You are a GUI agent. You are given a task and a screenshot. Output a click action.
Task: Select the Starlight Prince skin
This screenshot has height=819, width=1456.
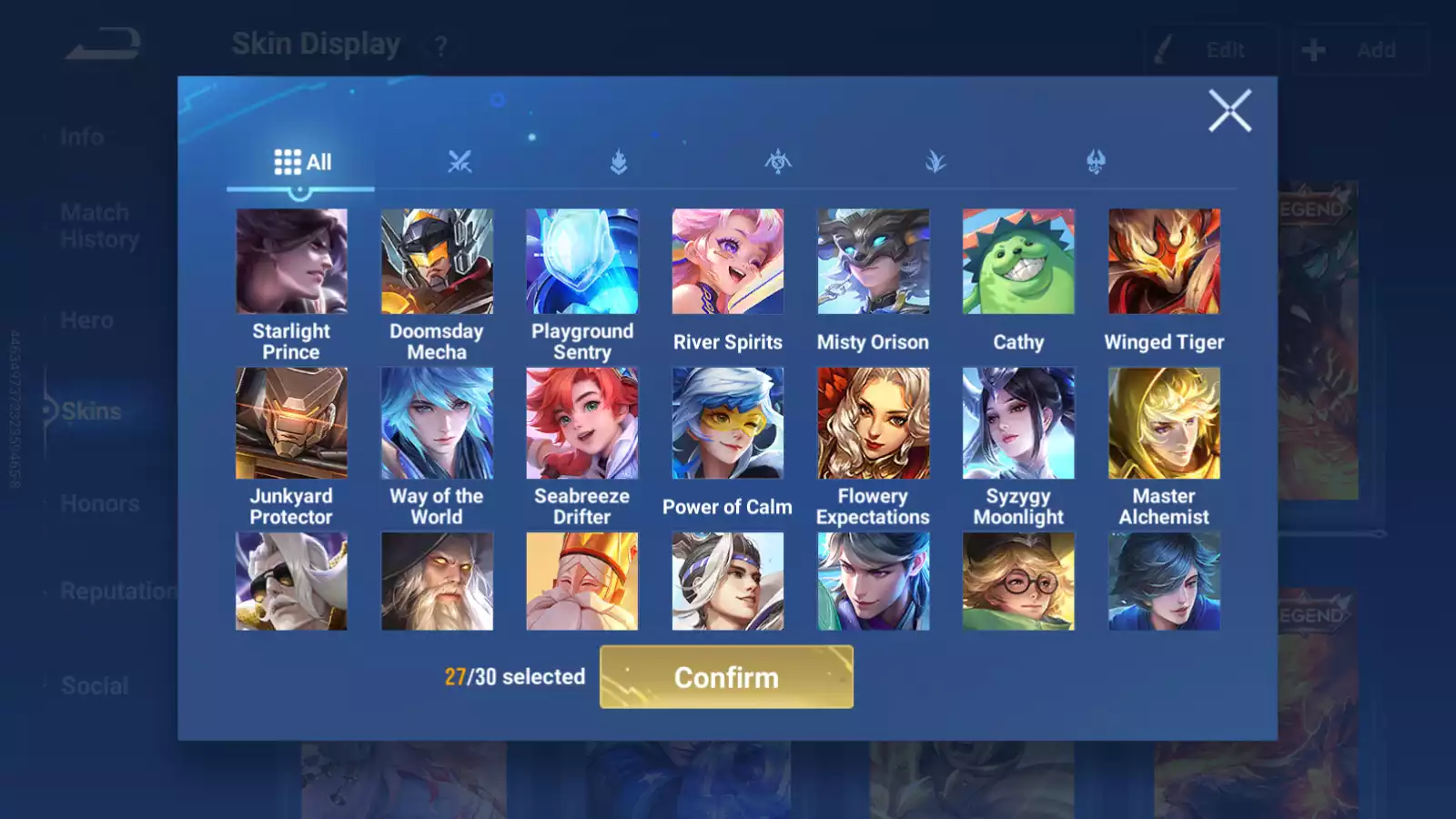[x=291, y=262]
